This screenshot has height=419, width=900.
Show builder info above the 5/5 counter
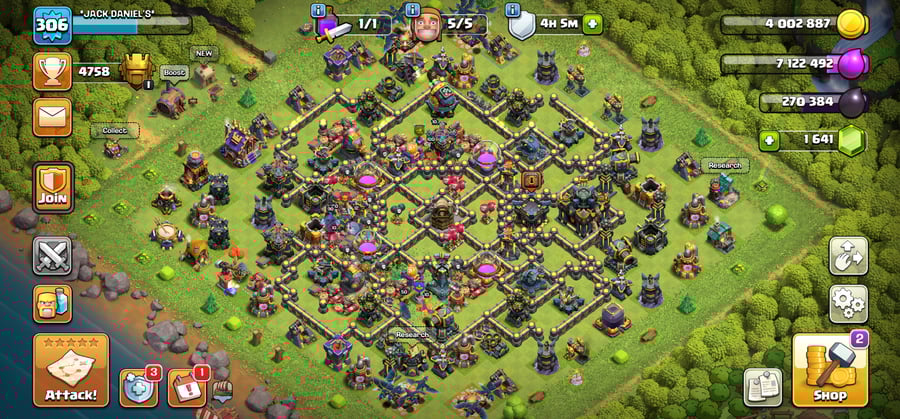point(412,11)
